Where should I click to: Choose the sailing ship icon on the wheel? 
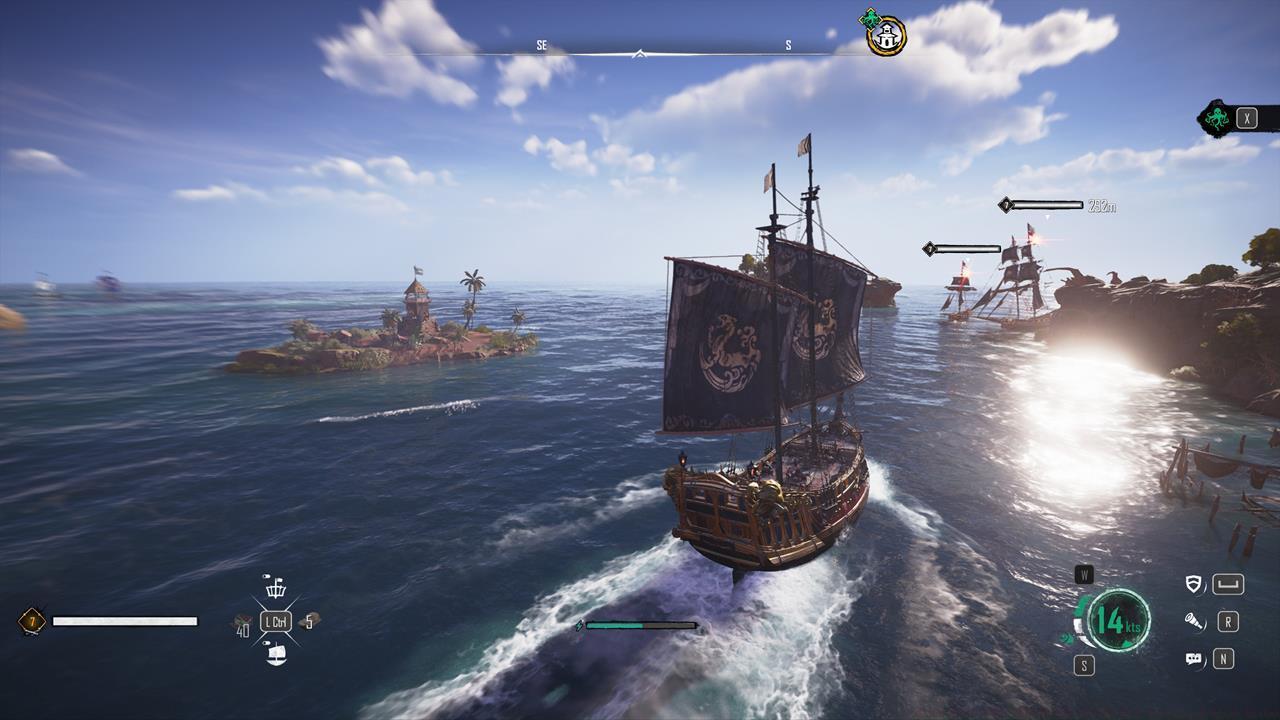click(276, 655)
